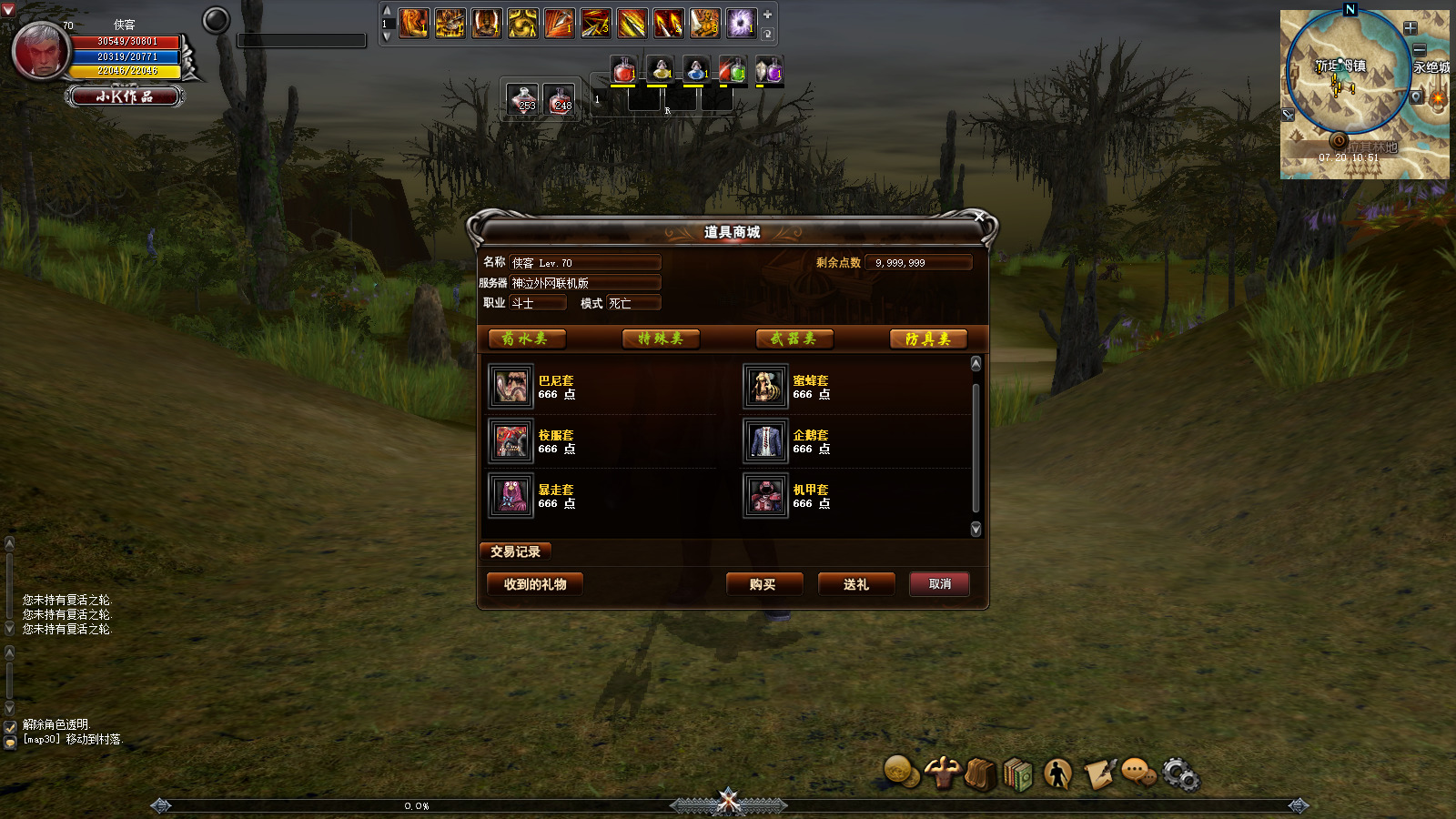Show the 武器类 weapons category
The height and width of the screenshot is (819, 1456).
coord(794,339)
